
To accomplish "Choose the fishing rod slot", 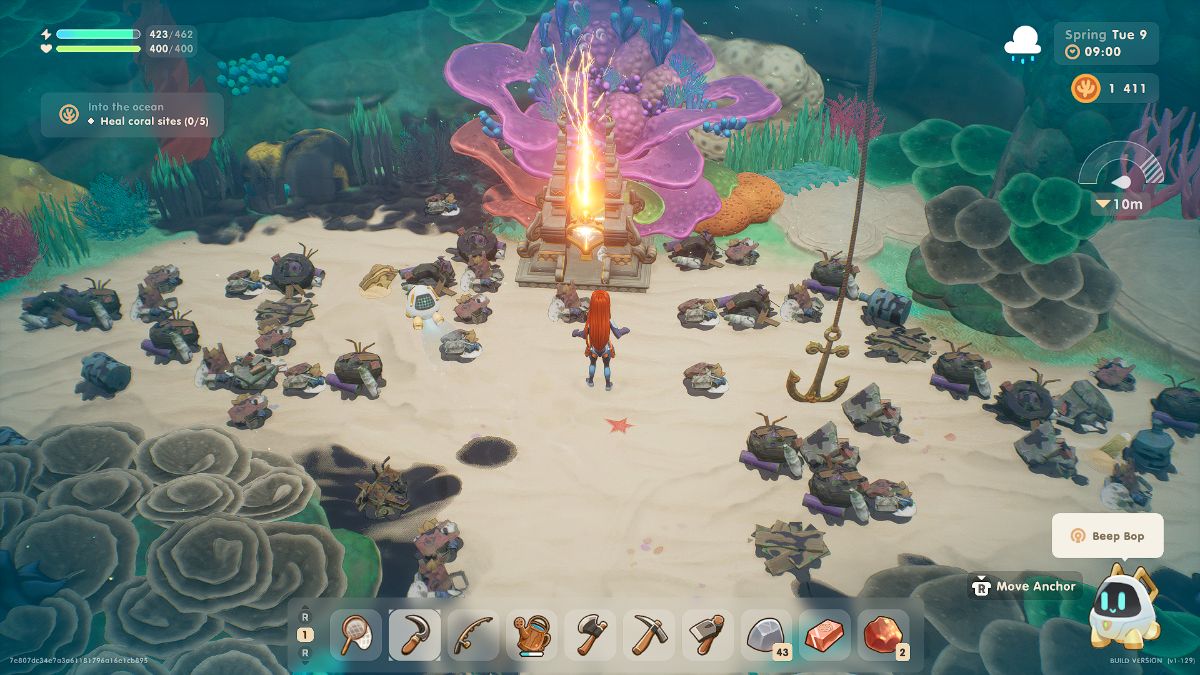I will pyautogui.click(x=473, y=635).
